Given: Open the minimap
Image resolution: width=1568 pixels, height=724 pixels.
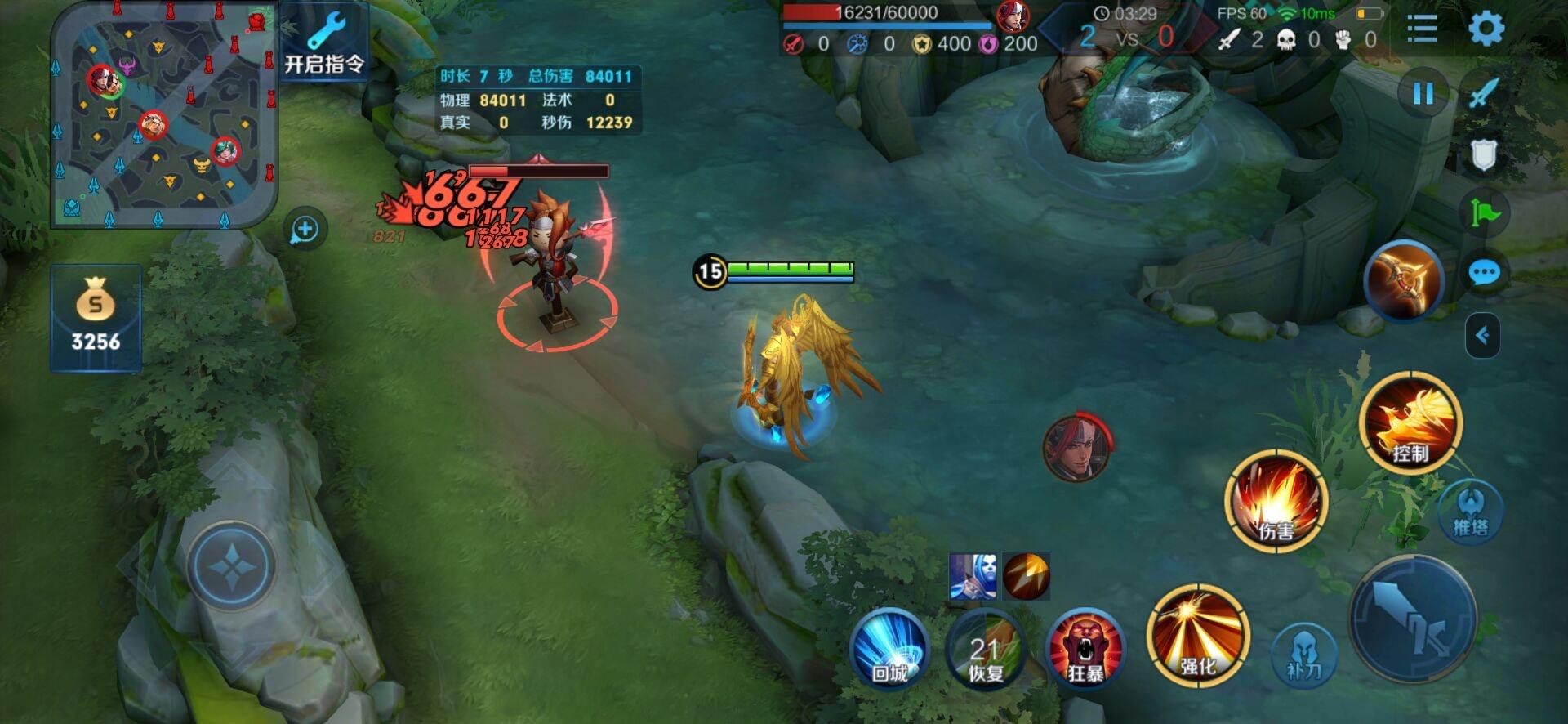Looking at the screenshot, I should point(163,114).
